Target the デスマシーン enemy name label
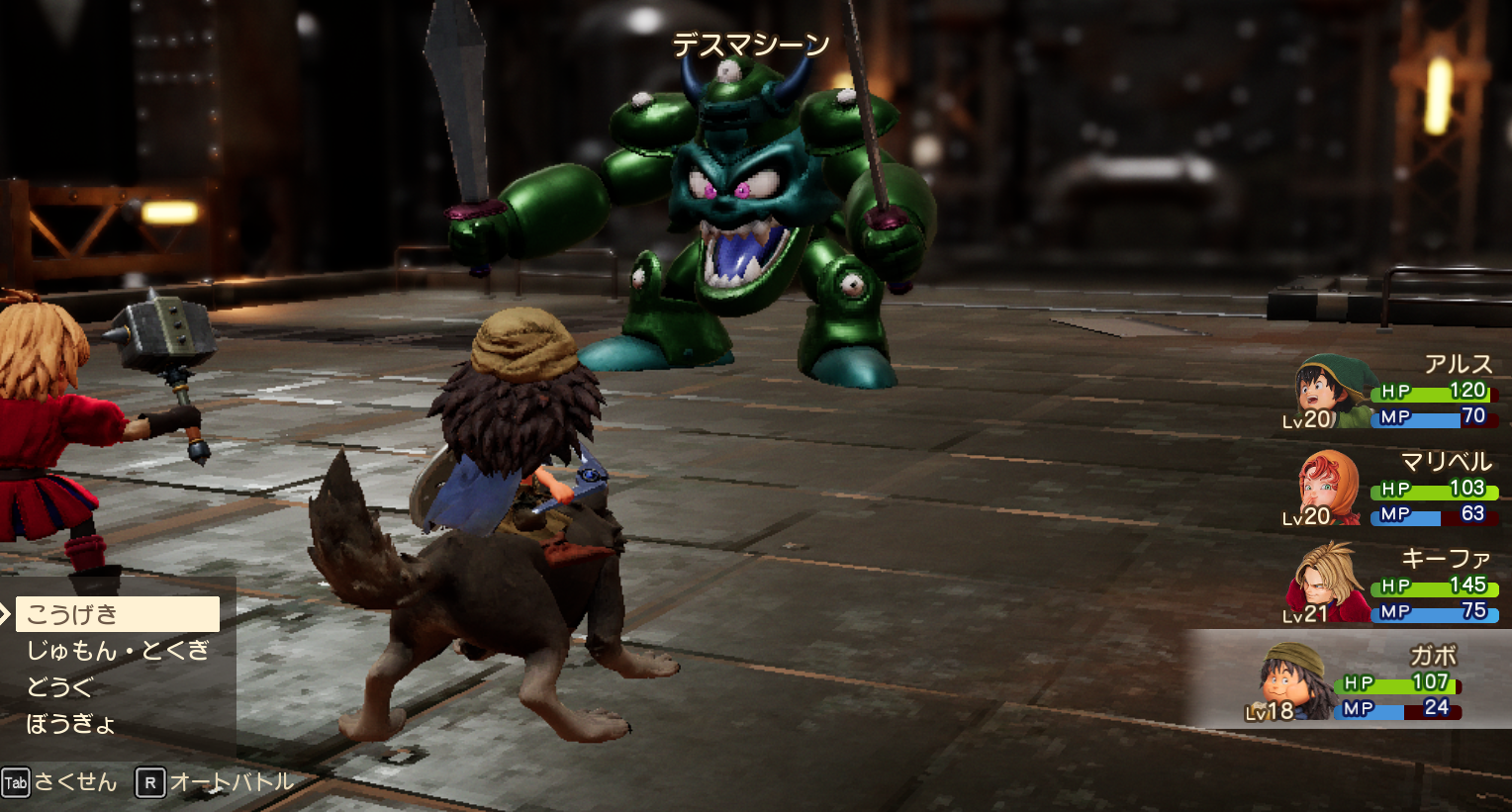The image size is (1512, 812). pos(751,45)
